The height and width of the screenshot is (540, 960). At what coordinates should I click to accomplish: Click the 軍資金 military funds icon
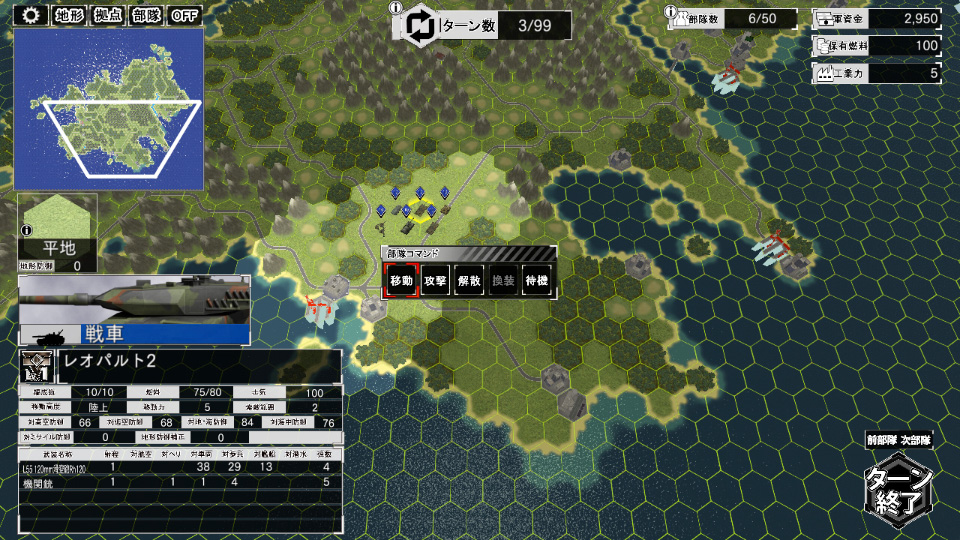[827, 18]
